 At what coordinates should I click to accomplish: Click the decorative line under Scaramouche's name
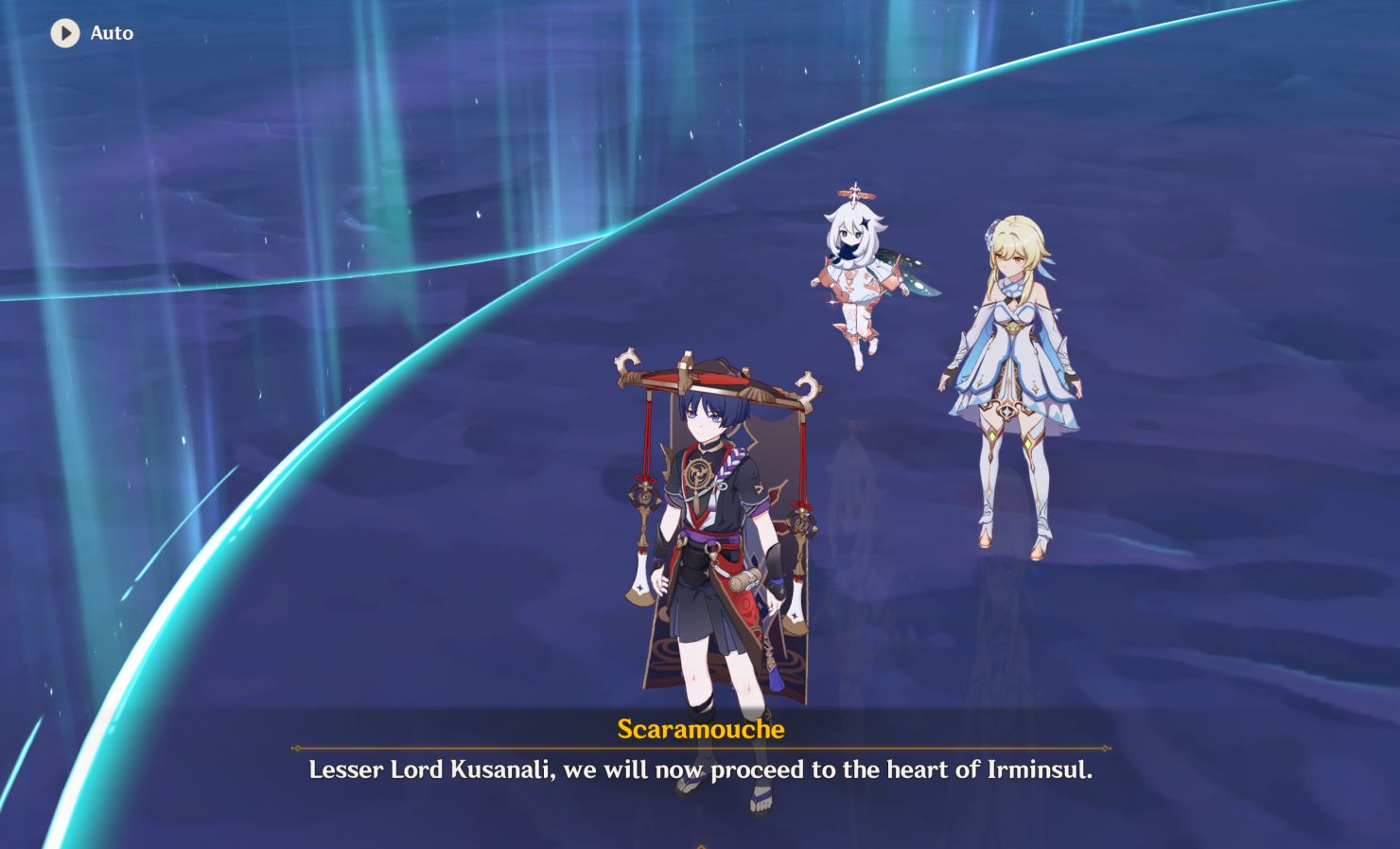pyautogui.click(x=699, y=747)
